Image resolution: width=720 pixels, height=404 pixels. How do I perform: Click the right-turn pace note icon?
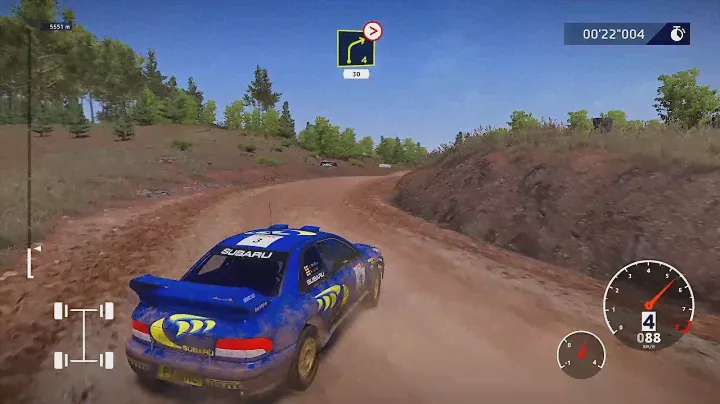click(355, 49)
